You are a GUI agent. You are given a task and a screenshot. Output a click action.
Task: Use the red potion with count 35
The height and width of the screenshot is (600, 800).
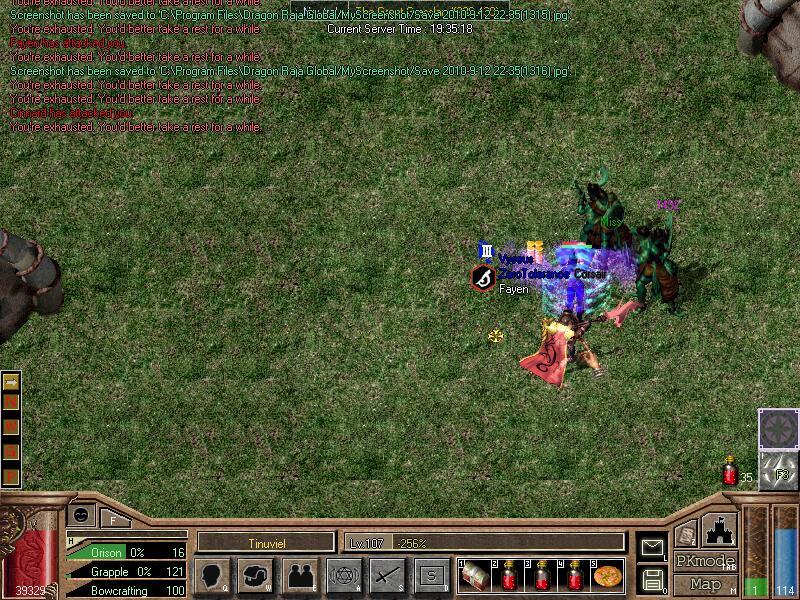pyautogui.click(x=731, y=473)
